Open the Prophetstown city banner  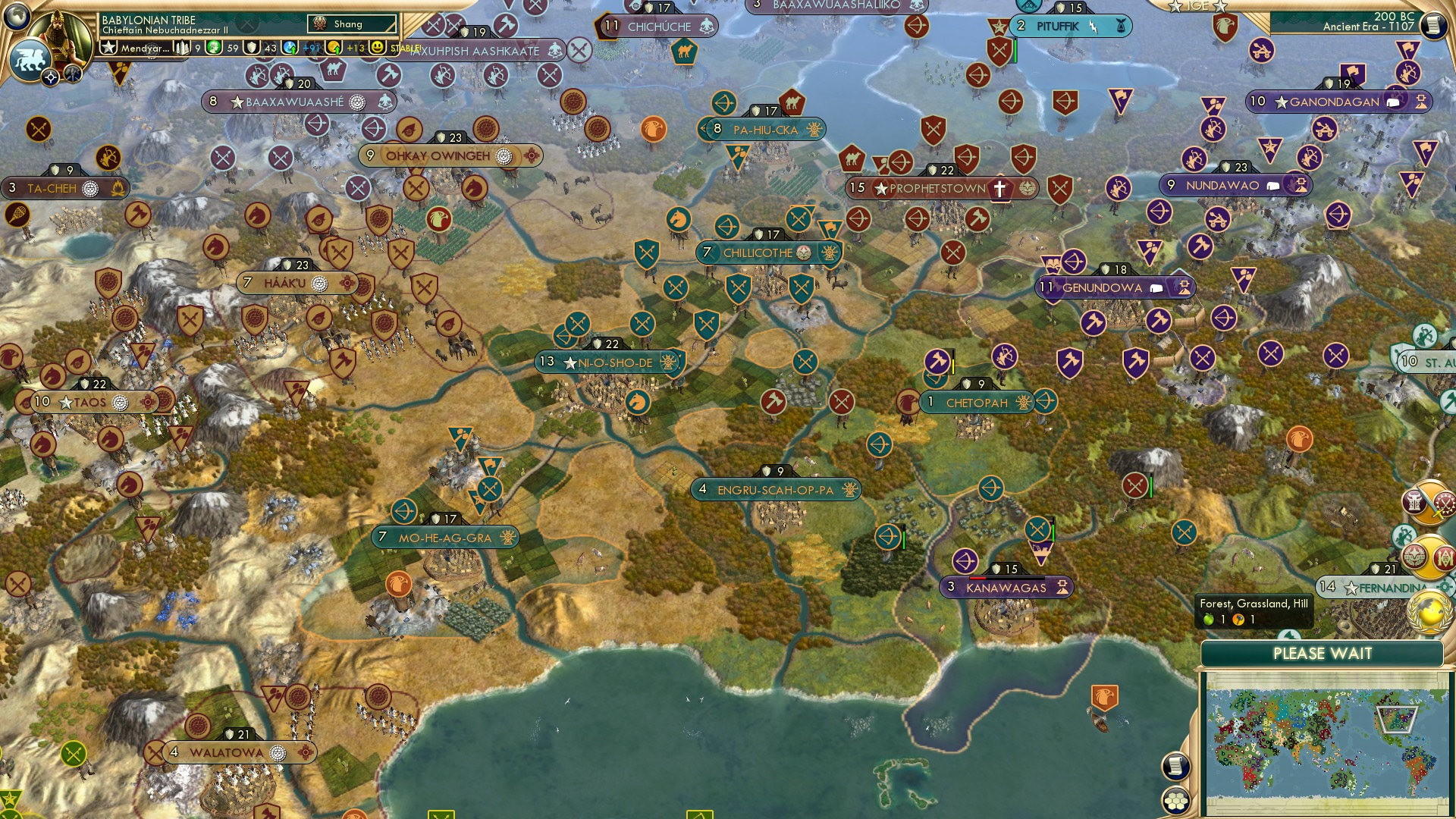(933, 188)
